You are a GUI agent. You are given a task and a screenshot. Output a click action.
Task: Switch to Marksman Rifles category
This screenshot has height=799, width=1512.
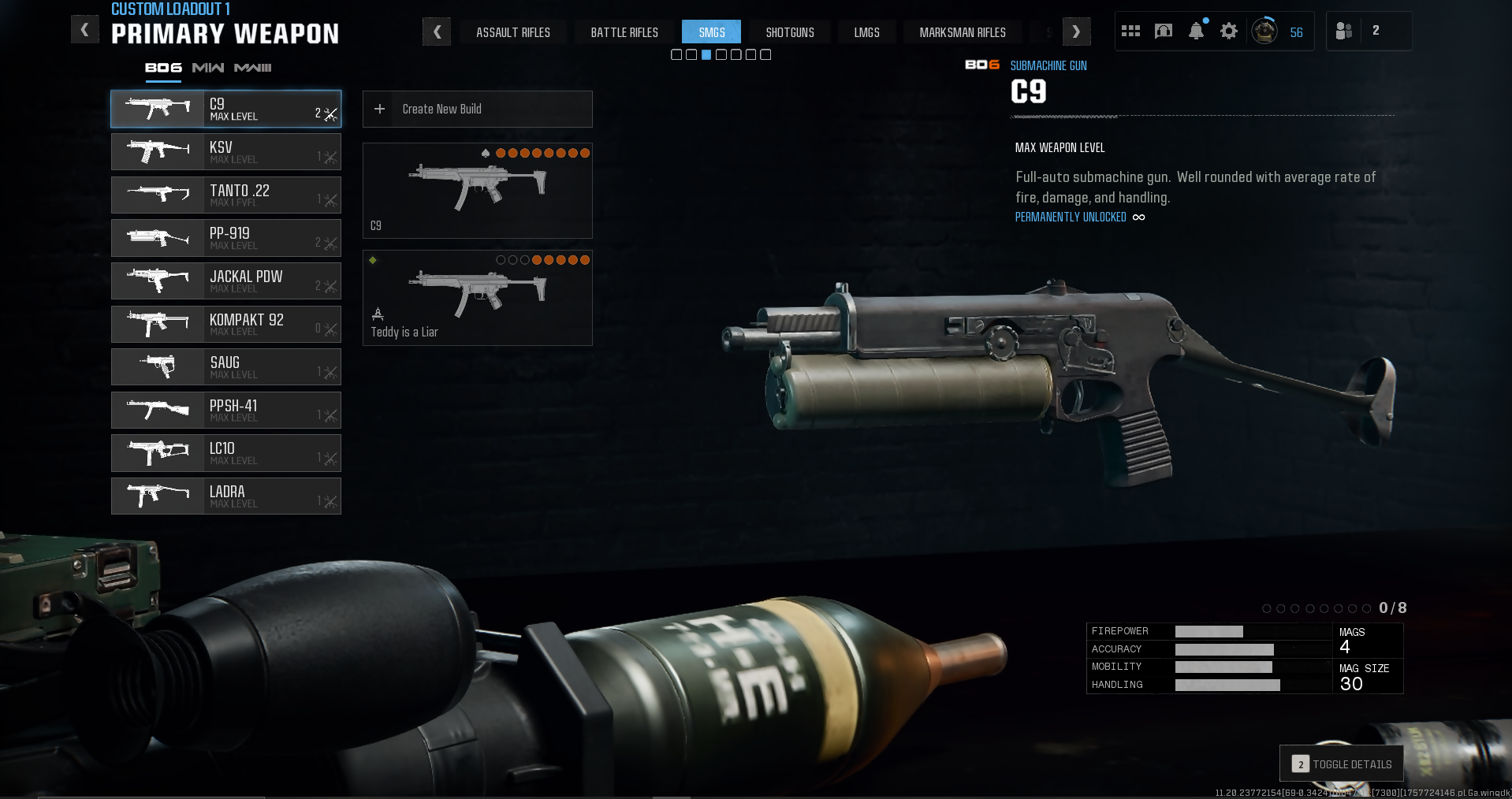pyautogui.click(x=962, y=32)
